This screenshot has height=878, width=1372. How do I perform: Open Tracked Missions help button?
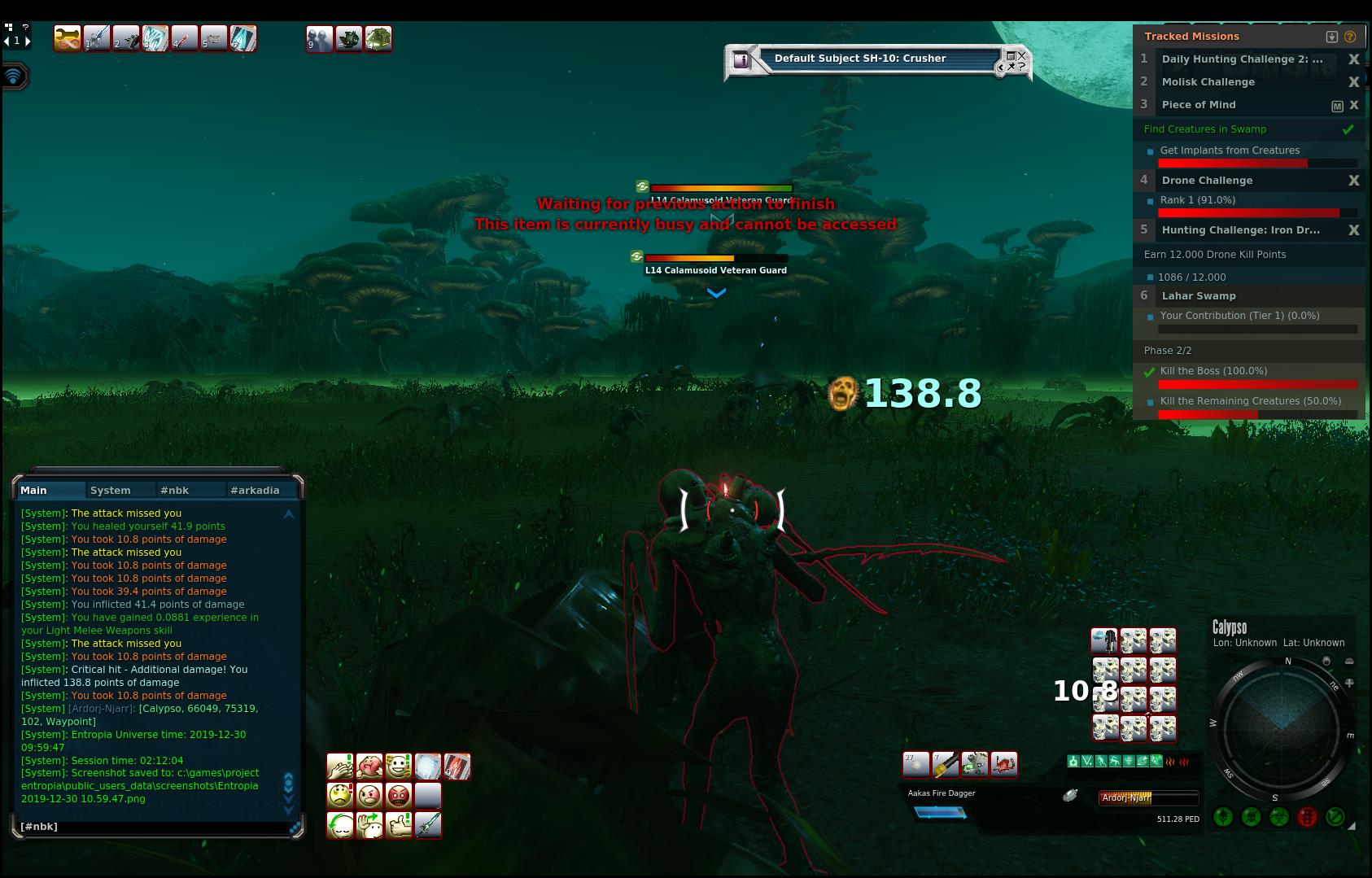(1351, 37)
